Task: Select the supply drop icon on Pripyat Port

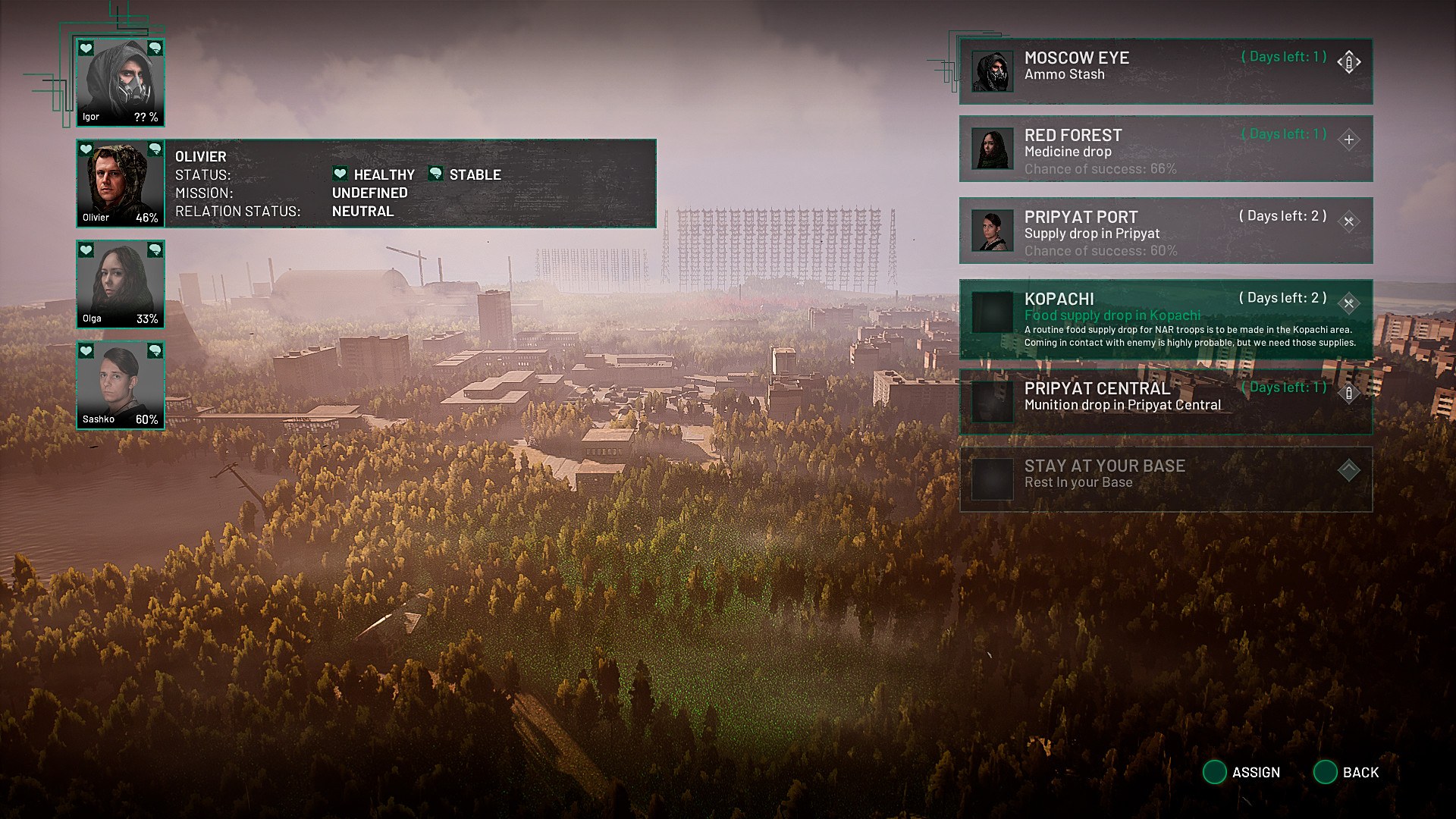Action: [1348, 221]
